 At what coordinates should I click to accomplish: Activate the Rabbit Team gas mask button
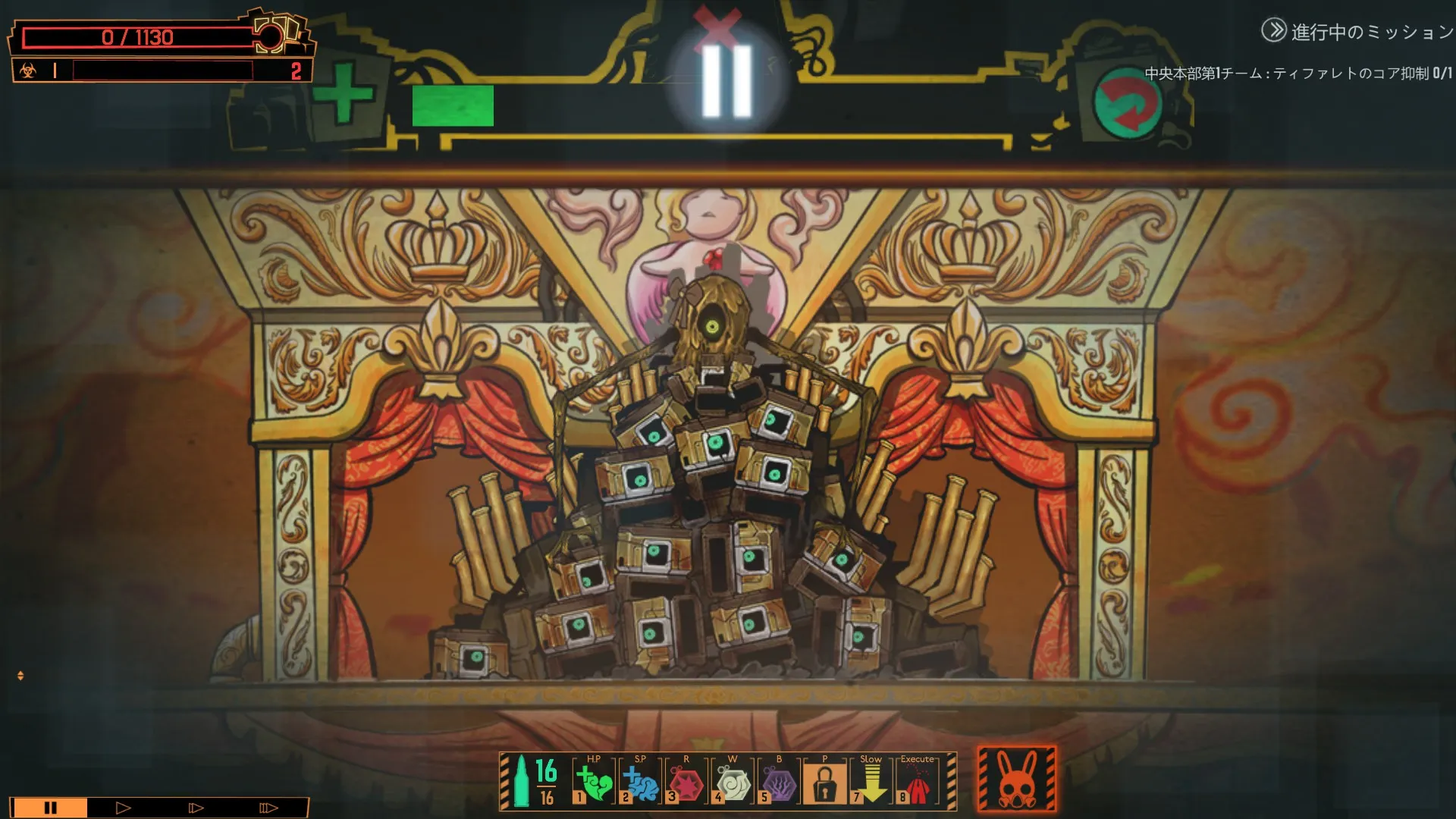(1017, 780)
